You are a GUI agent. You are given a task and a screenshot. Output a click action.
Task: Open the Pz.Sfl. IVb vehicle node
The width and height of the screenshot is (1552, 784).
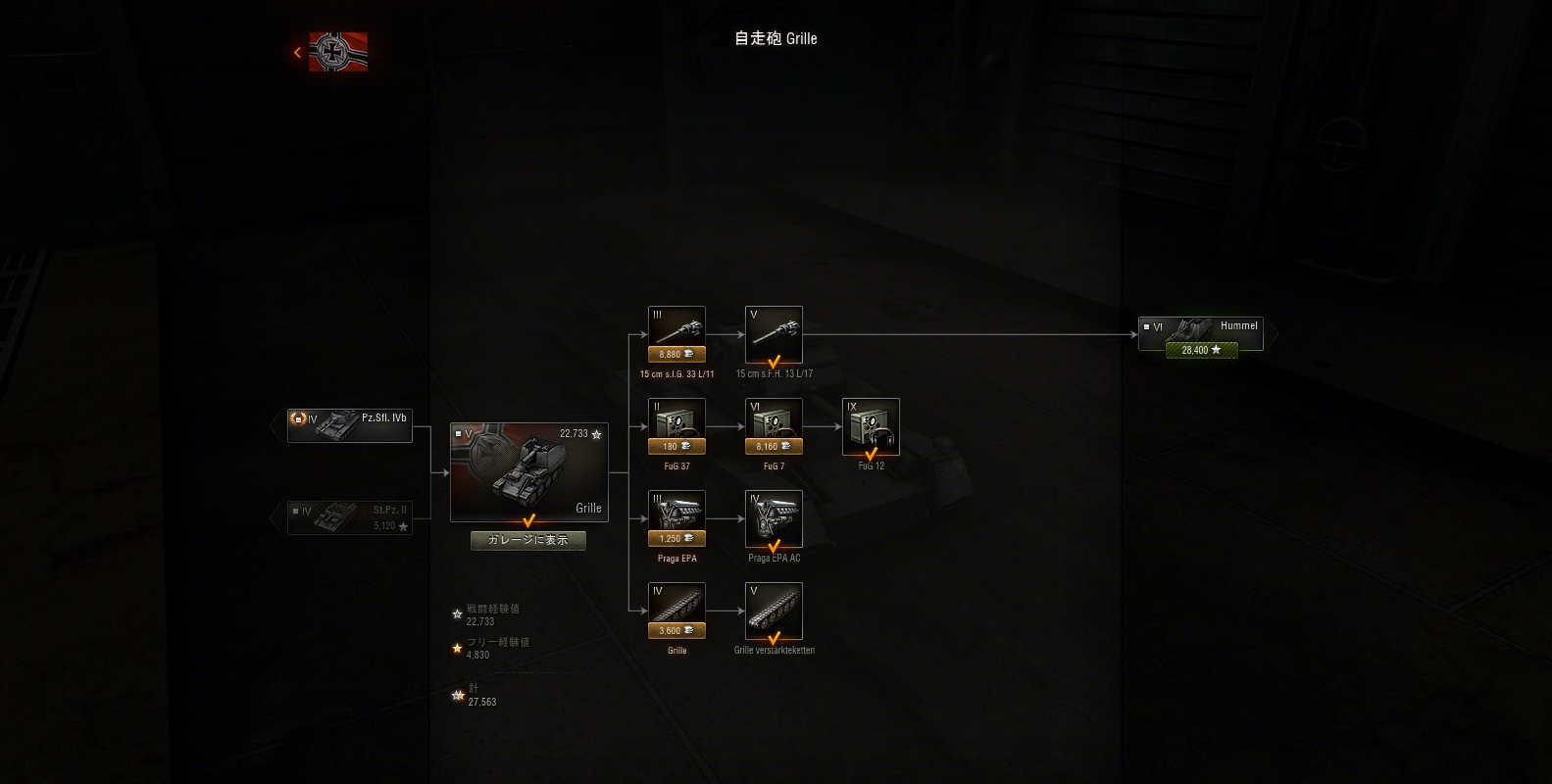pyautogui.click(x=350, y=425)
